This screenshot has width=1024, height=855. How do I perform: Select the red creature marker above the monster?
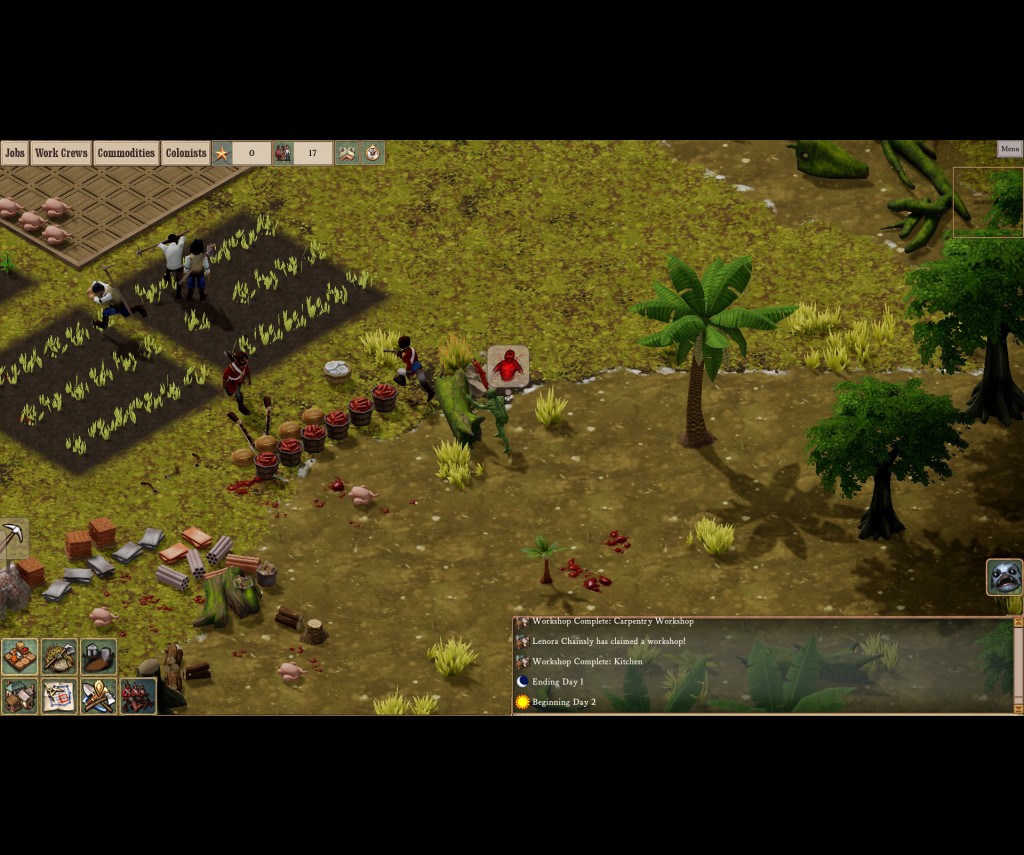[508, 366]
